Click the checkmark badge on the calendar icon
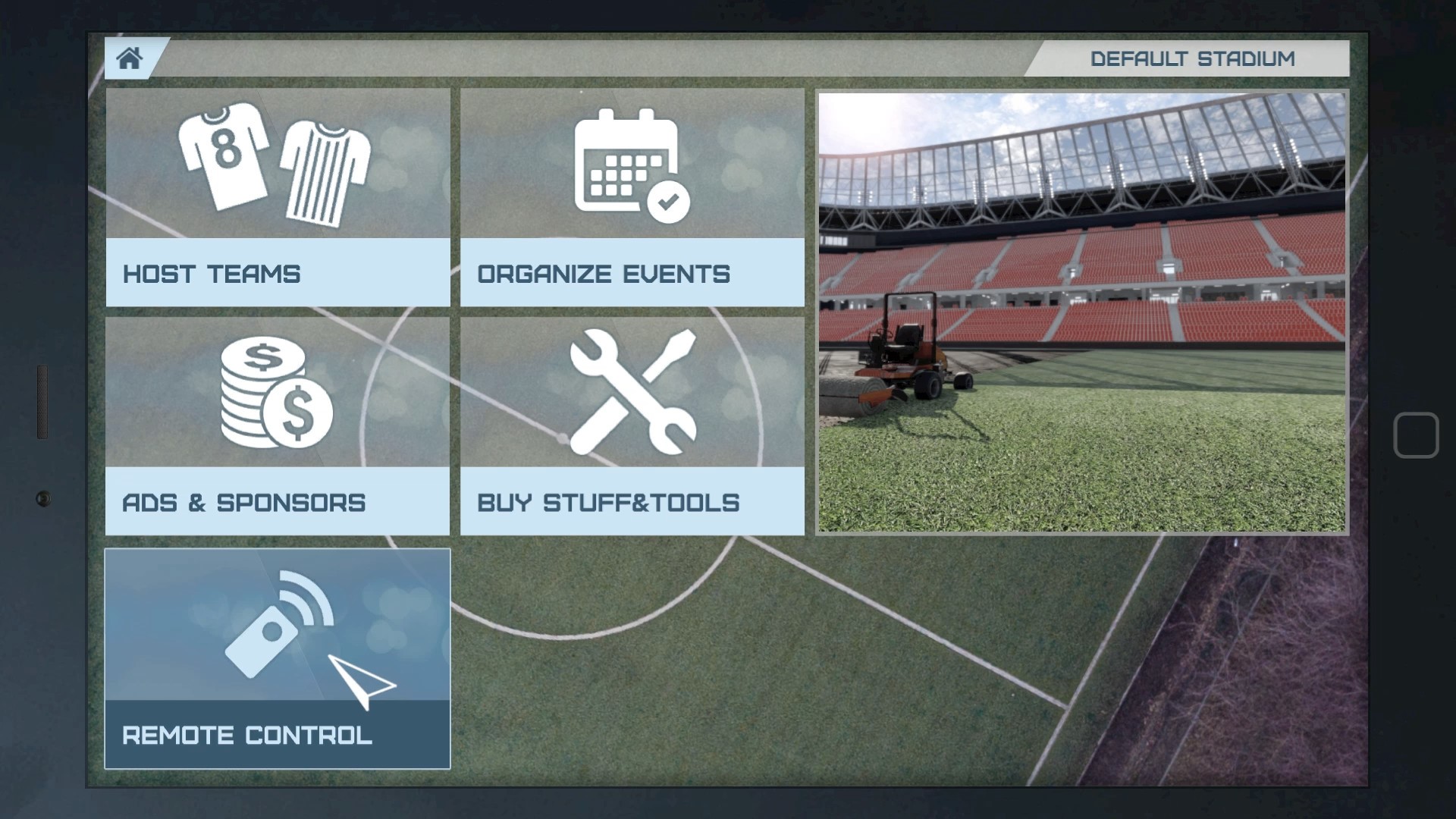Screen dimensions: 1456x819 (667, 201)
